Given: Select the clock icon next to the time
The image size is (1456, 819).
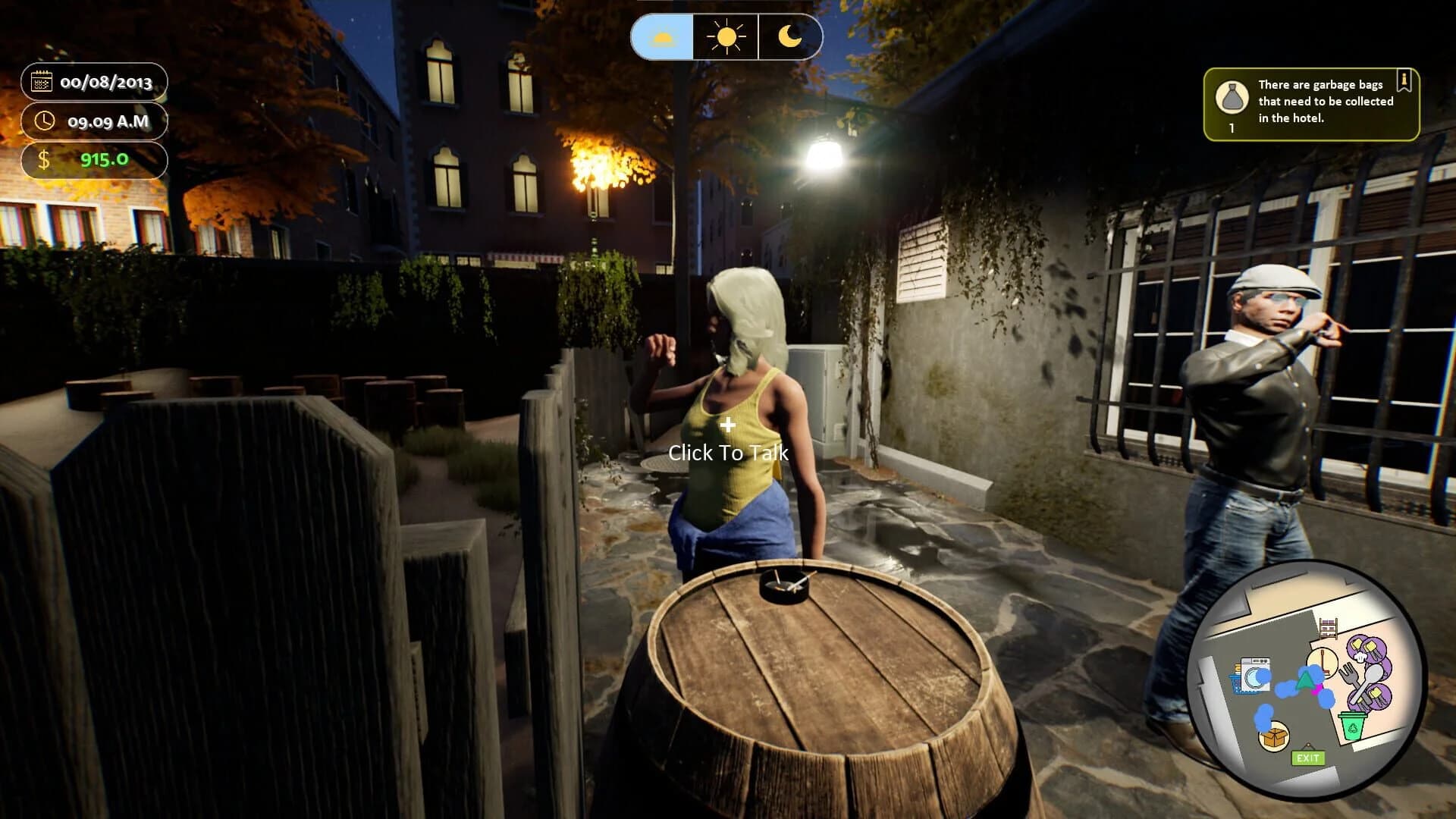Looking at the screenshot, I should pyautogui.click(x=44, y=121).
